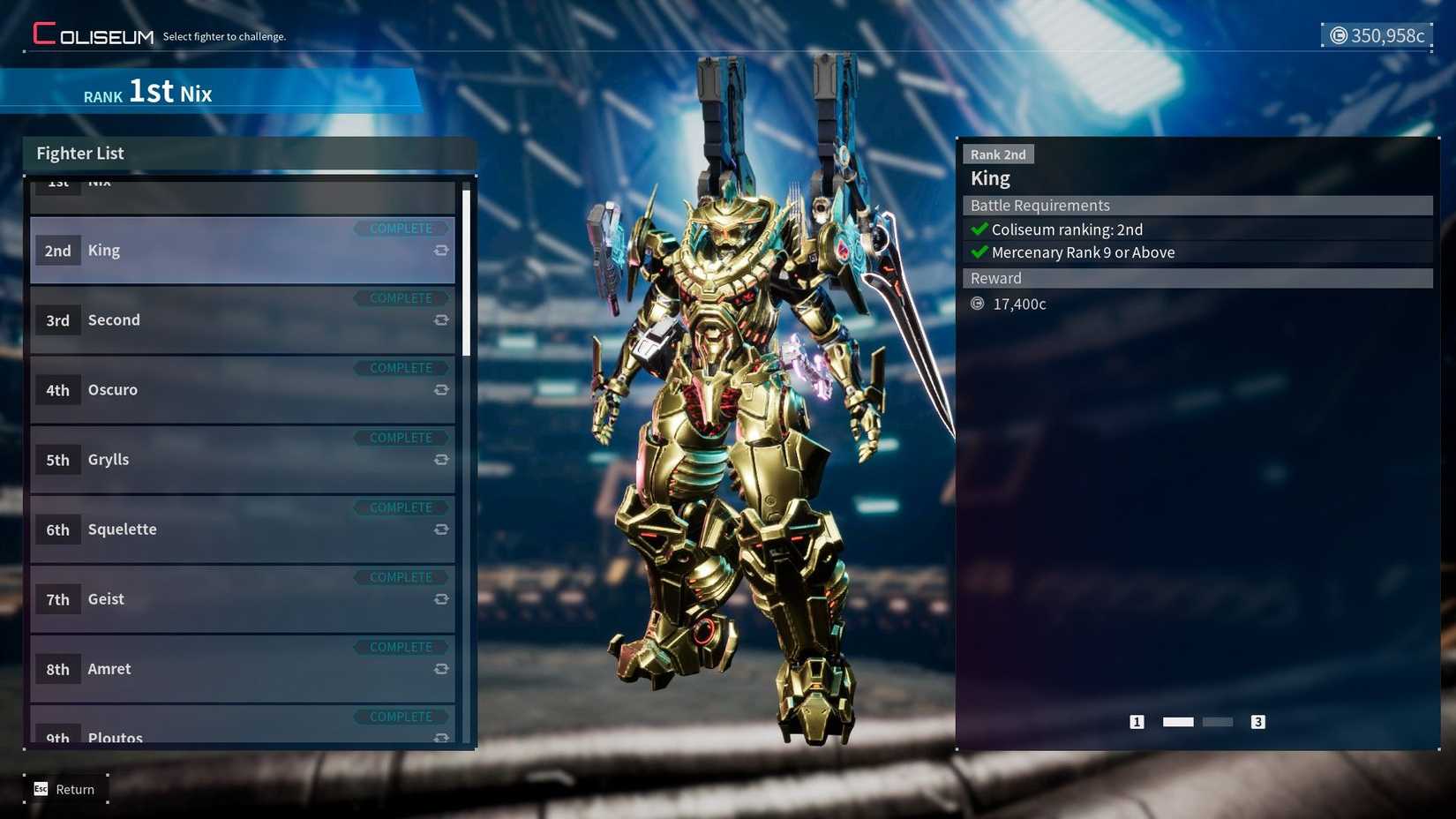Click the Esc key icon beside Return
This screenshot has height=819, width=1456.
click(x=40, y=789)
